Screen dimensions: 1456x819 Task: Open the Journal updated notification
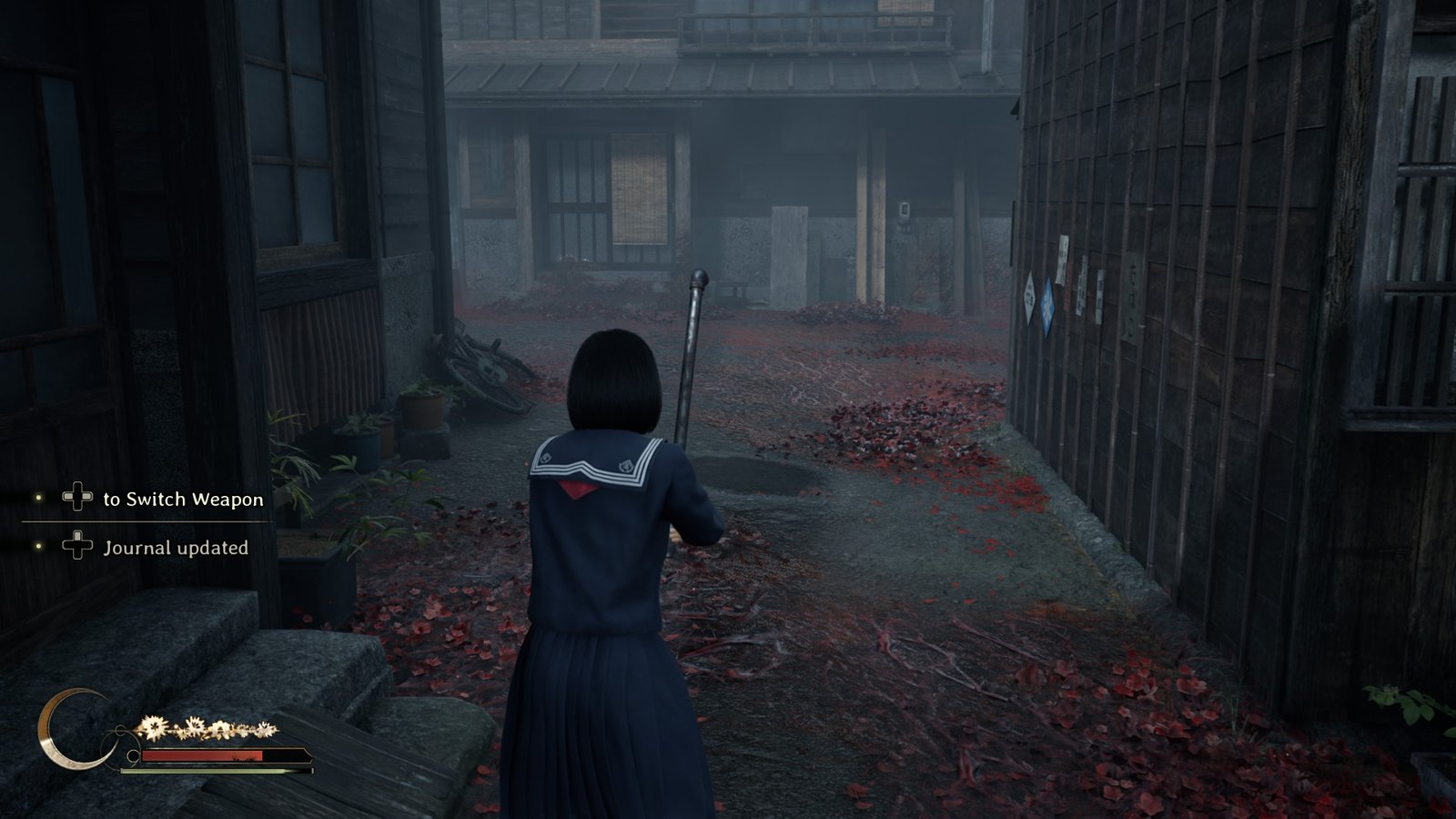[175, 547]
